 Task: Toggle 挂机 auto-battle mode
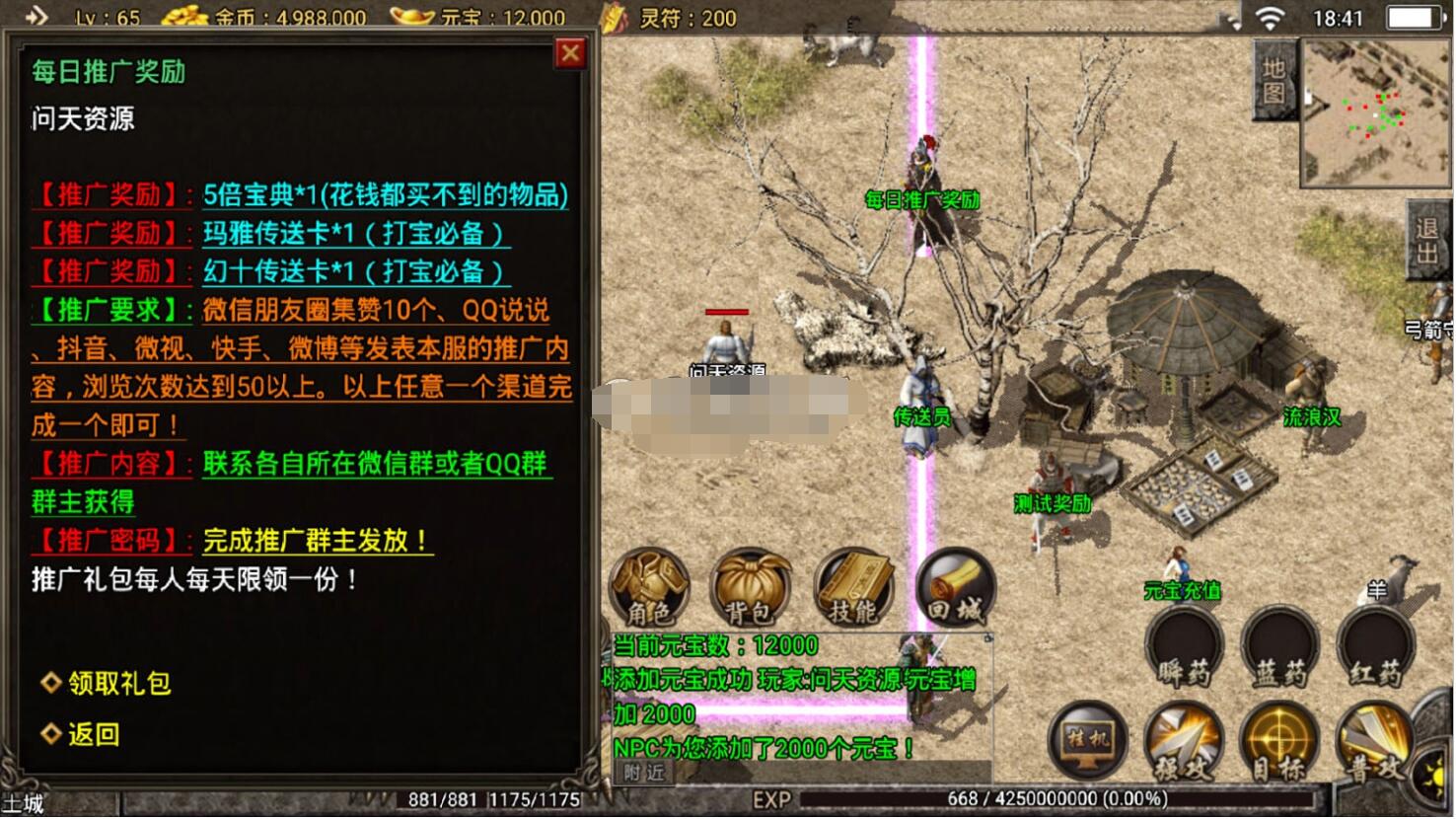pyautogui.click(x=1087, y=740)
